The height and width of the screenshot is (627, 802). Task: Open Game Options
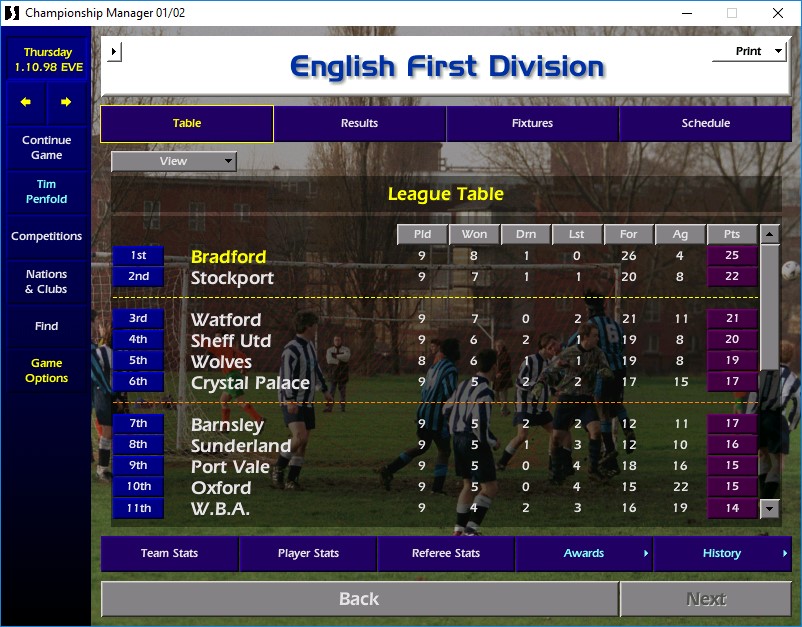[x=46, y=371]
